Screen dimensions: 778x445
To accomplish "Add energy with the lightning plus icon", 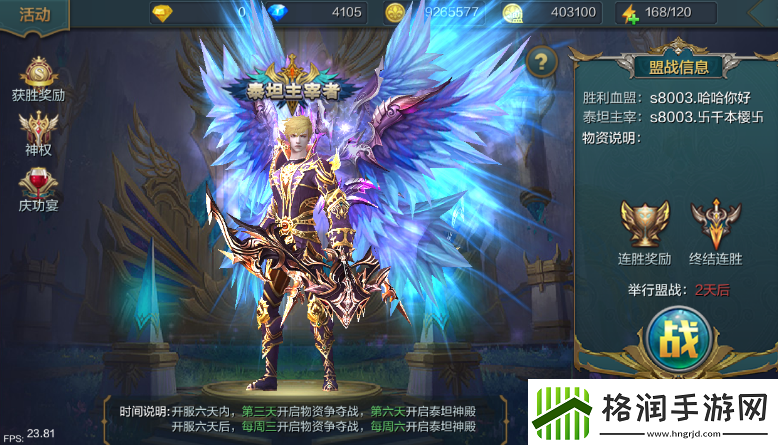I will [629, 14].
